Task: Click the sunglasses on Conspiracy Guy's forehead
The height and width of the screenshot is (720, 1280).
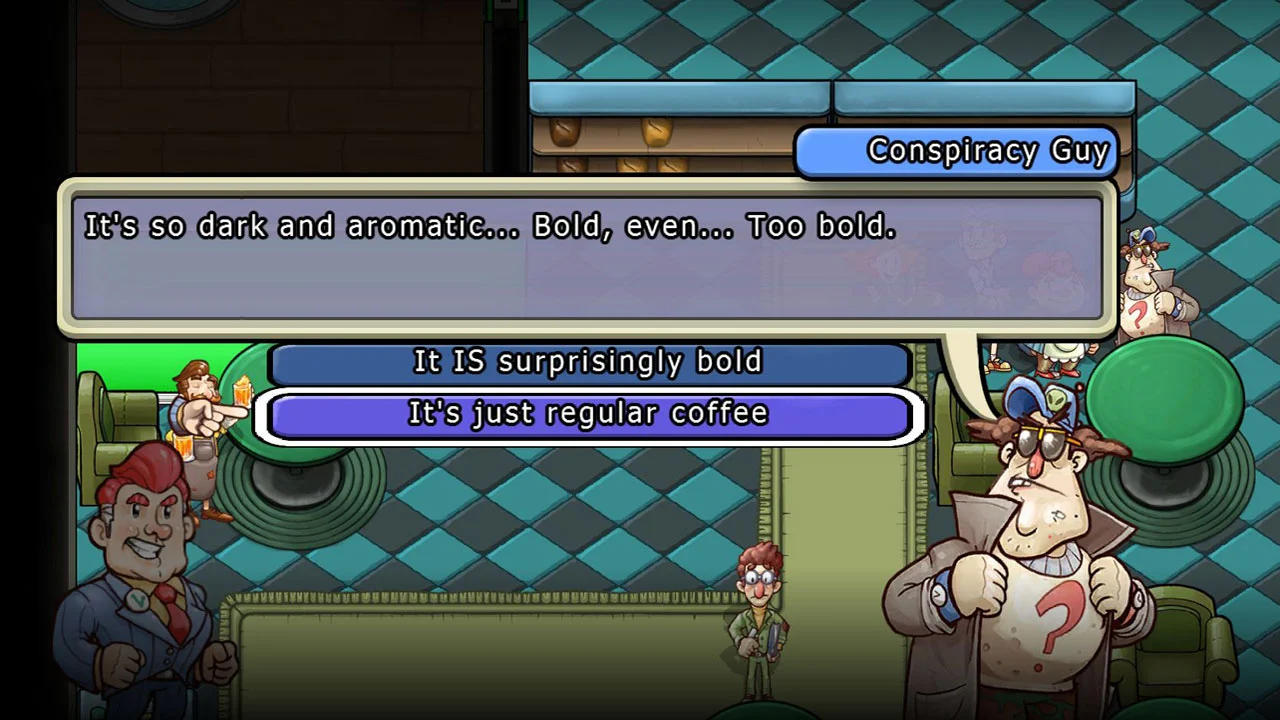Action: (1045, 438)
